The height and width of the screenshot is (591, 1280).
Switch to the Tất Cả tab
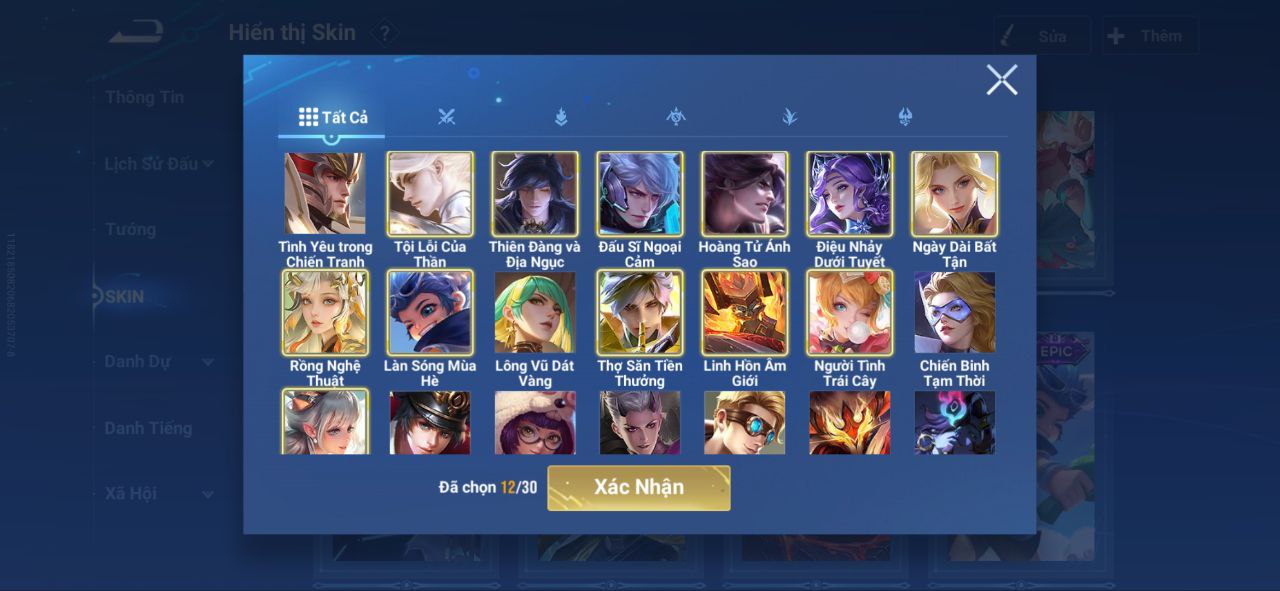(333, 117)
